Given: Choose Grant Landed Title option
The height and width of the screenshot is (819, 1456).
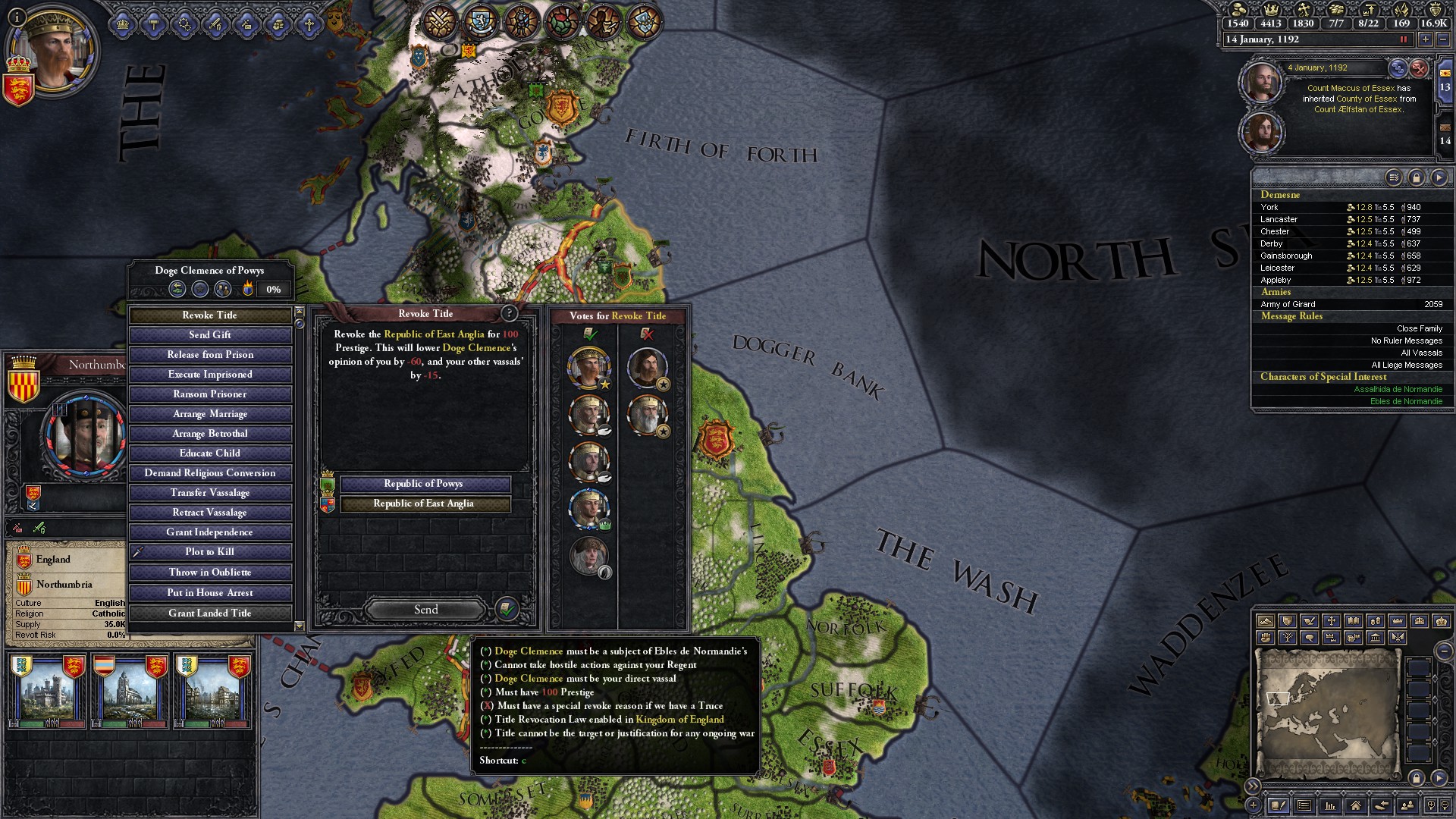Looking at the screenshot, I should tap(210, 613).
